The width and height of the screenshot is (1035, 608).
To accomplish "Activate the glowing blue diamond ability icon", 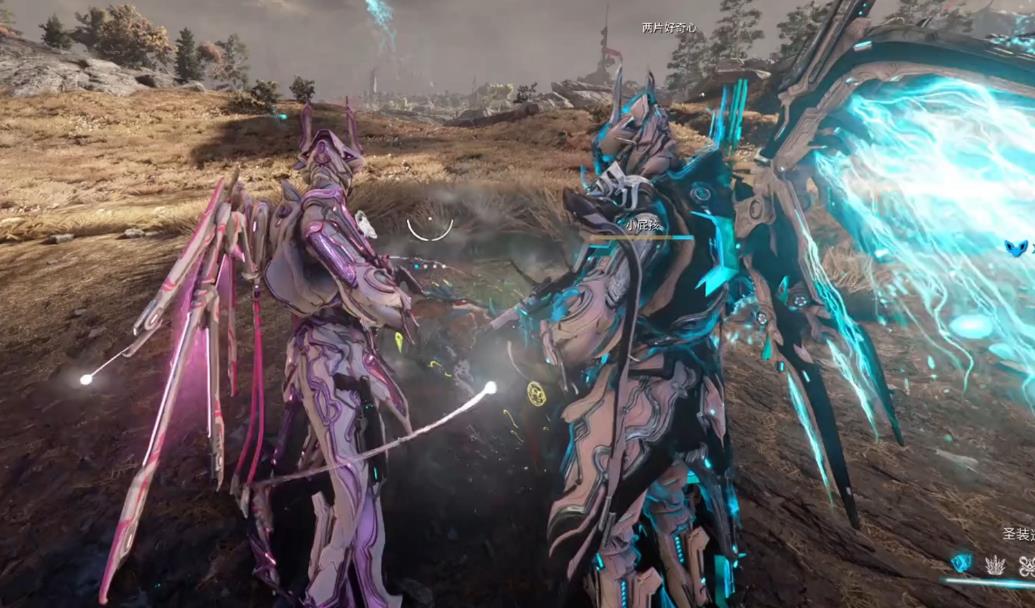I will 961,564.
